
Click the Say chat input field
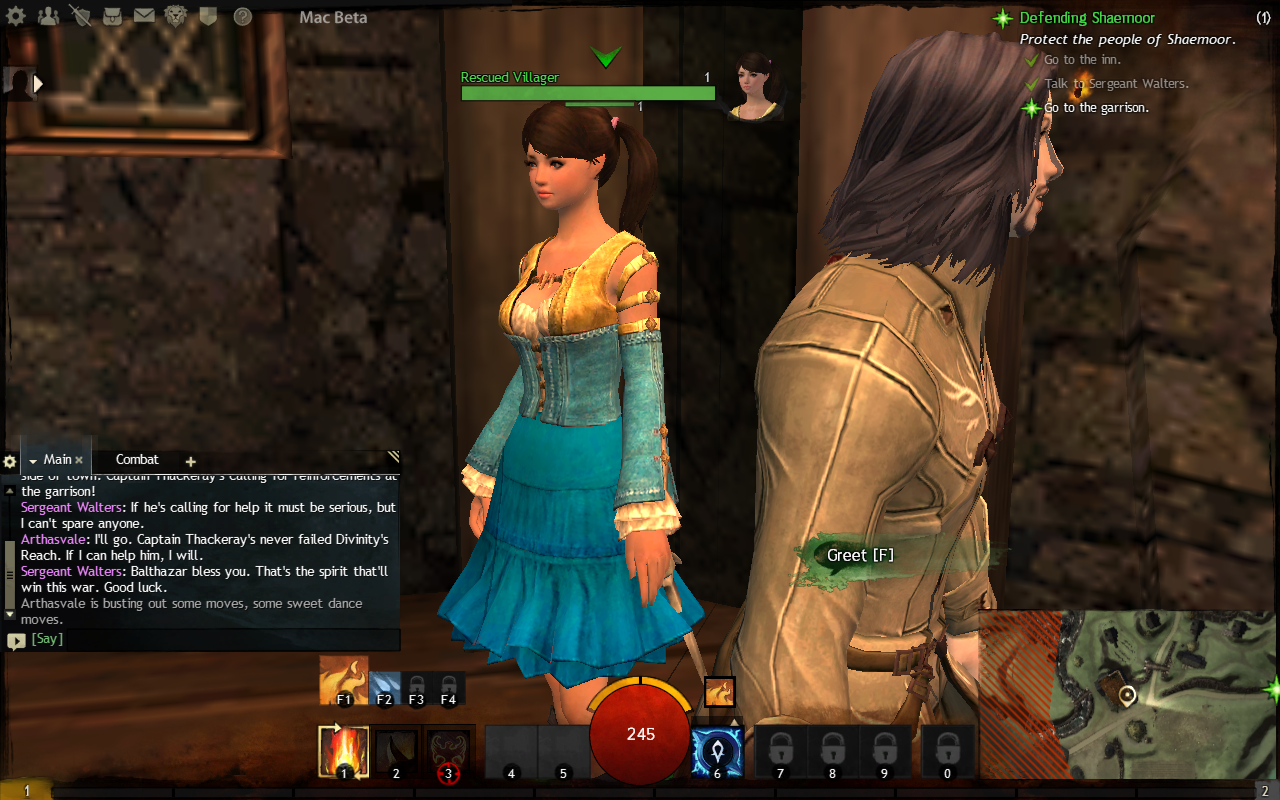coord(210,639)
